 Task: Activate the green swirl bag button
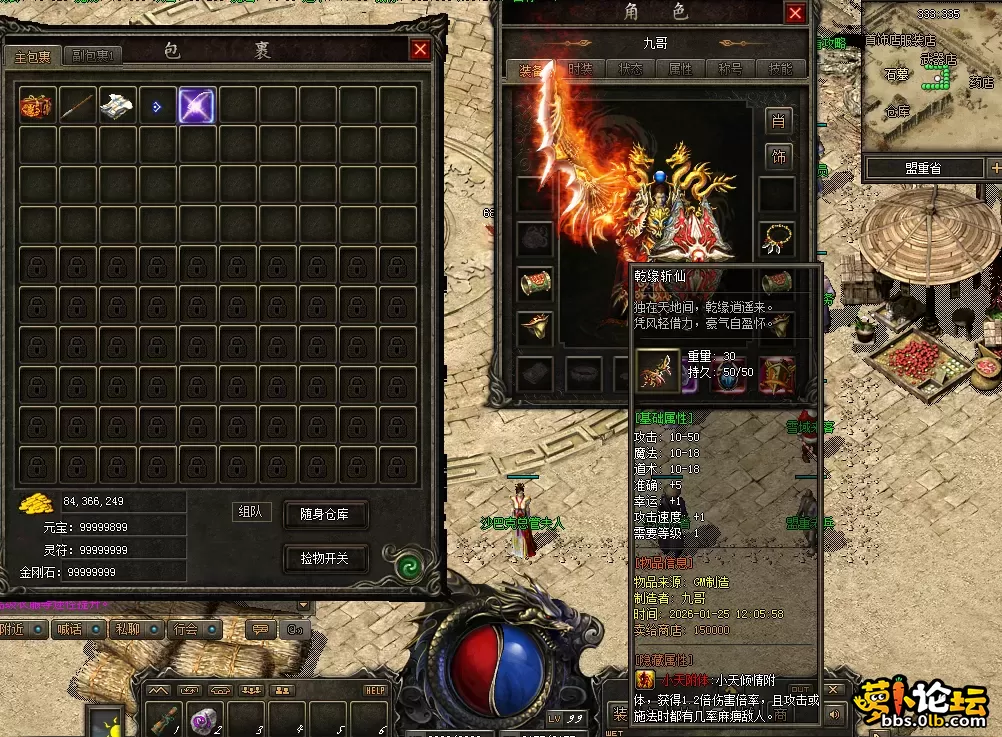click(x=407, y=567)
